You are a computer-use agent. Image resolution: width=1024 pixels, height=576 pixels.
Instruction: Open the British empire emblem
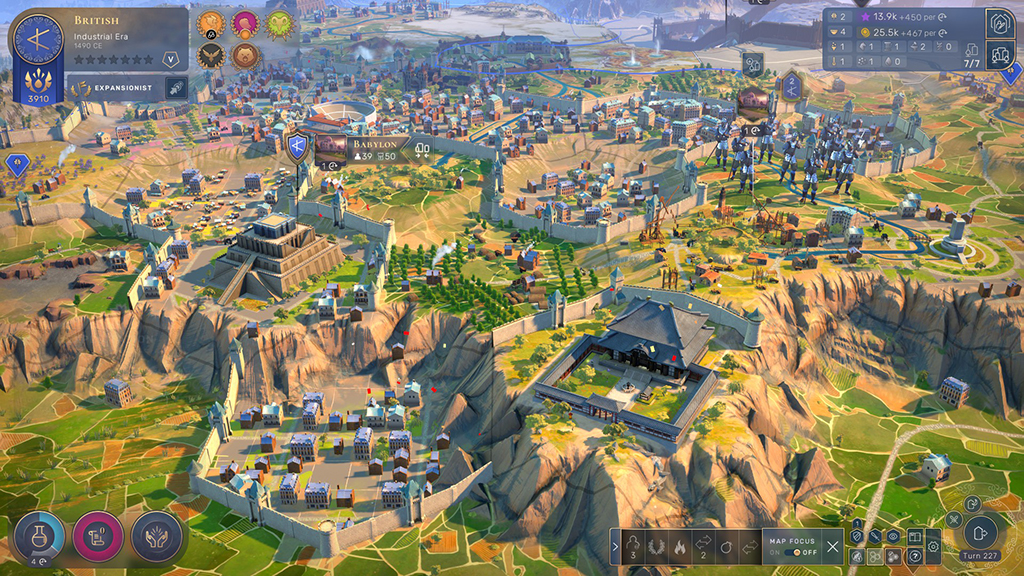38,40
